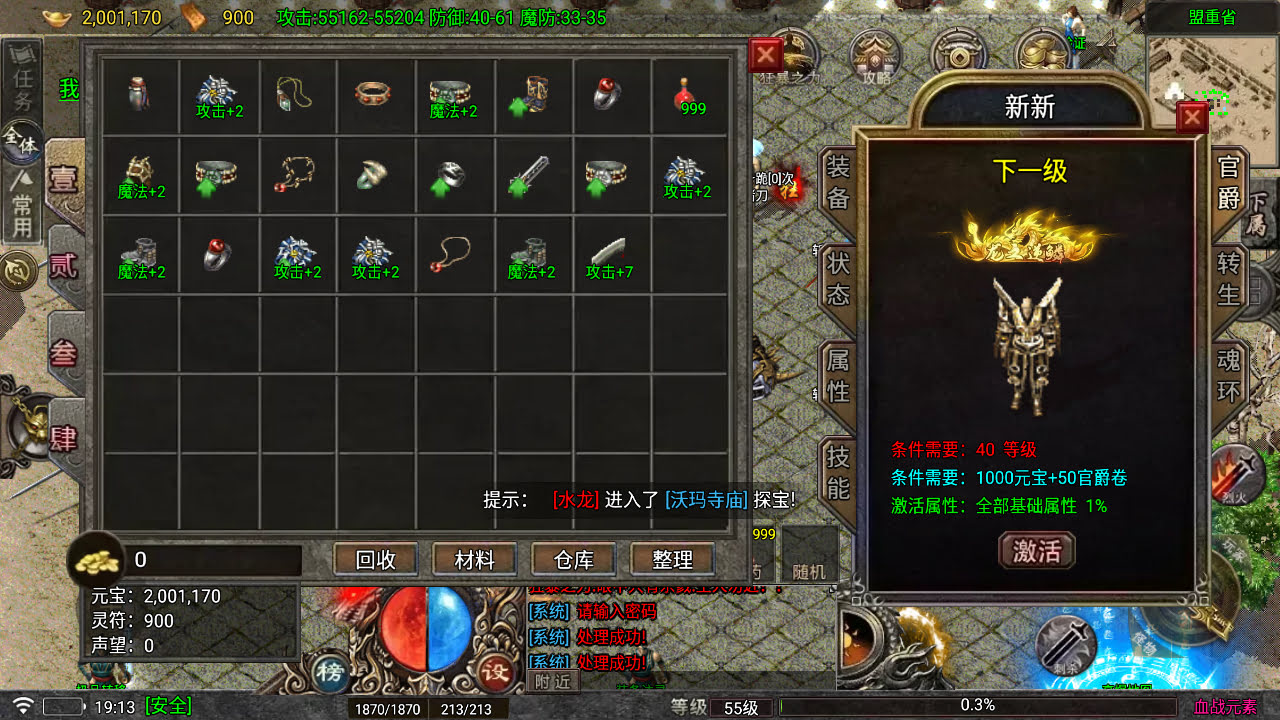Open the 仓库 warehouse
Screen dimensions: 1280x720
click(x=573, y=560)
